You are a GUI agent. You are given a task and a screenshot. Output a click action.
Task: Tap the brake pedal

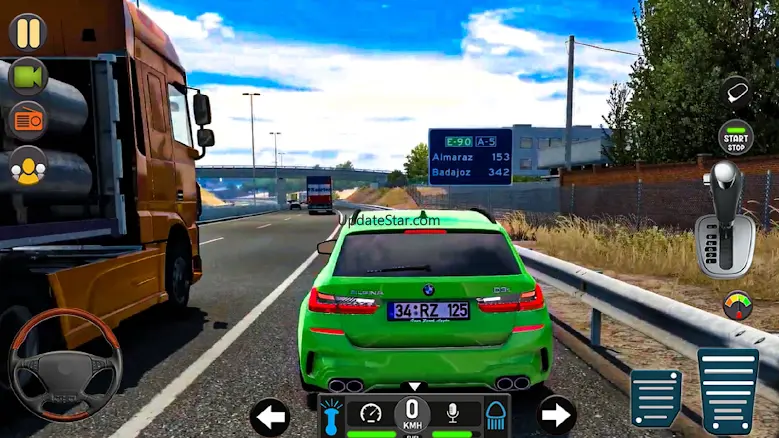pyautogui.click(x=656, y=397)
